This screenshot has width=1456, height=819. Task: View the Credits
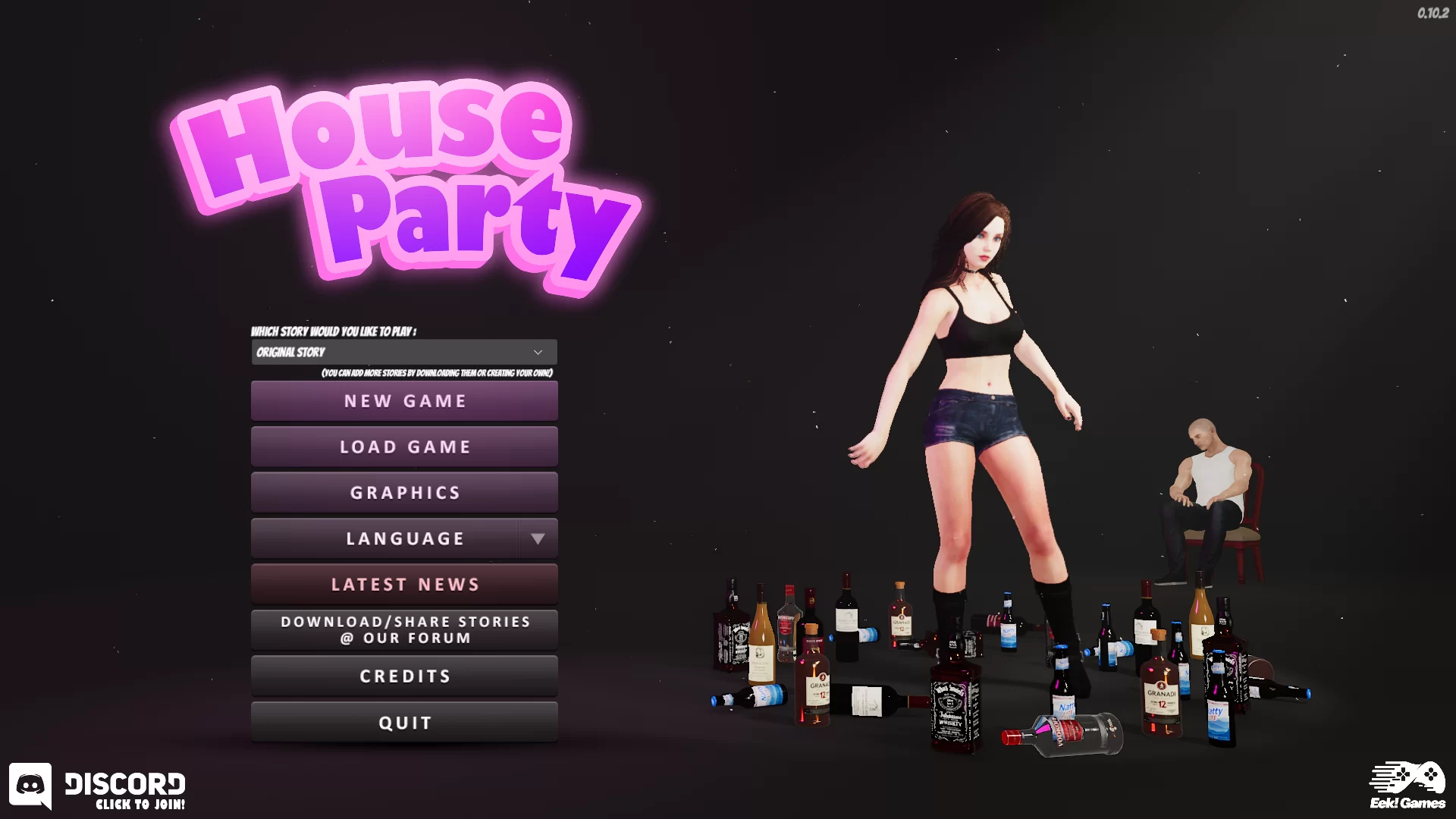(404, 676)
